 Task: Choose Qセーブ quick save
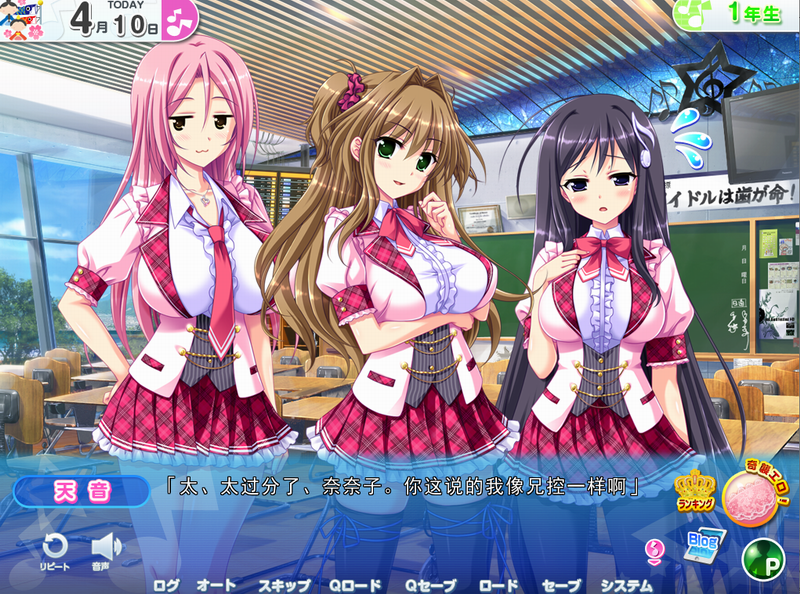click(428, 585)
